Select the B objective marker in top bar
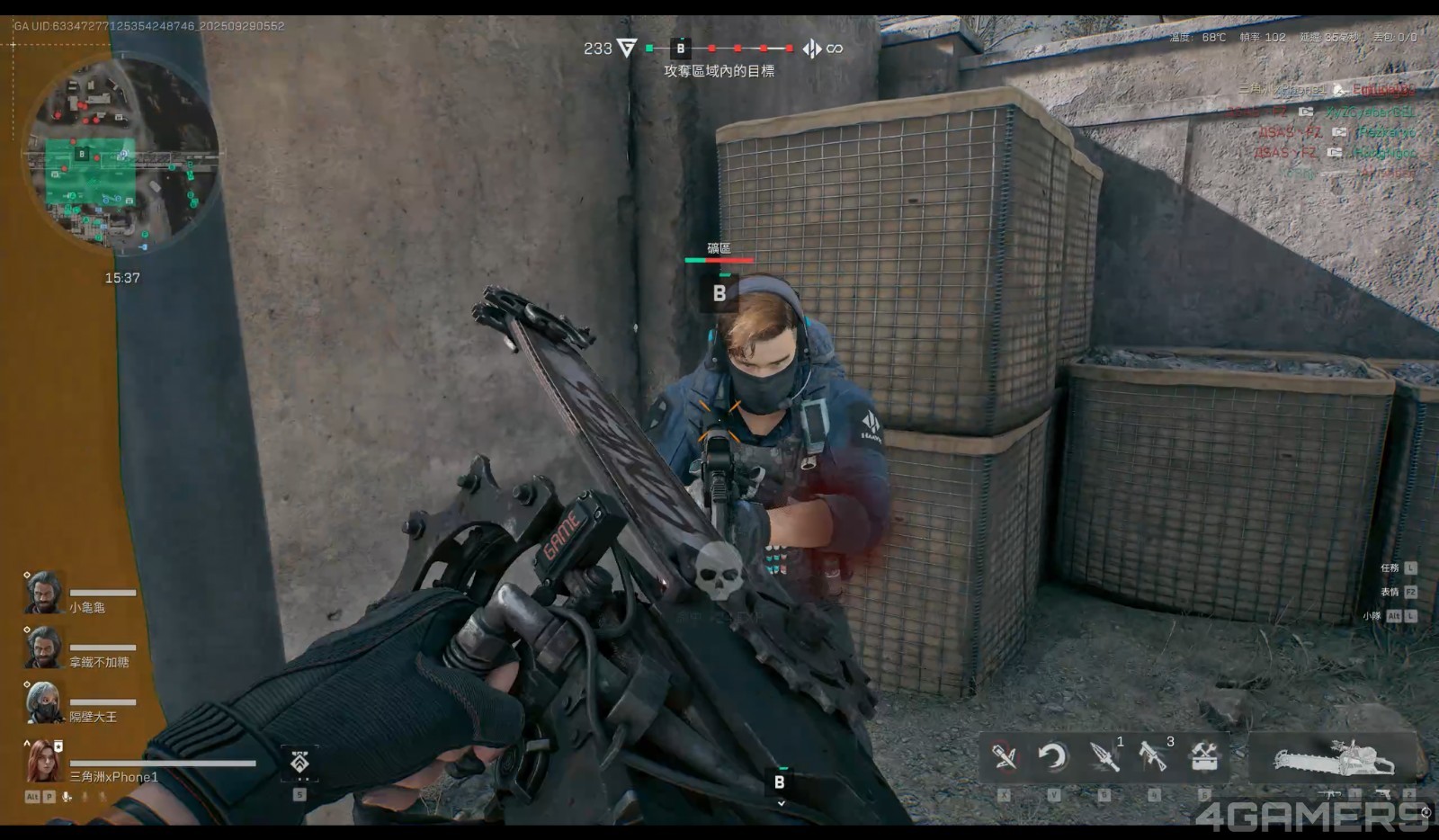The width and height of the screenshot is (1439, 840). point(680,49)
